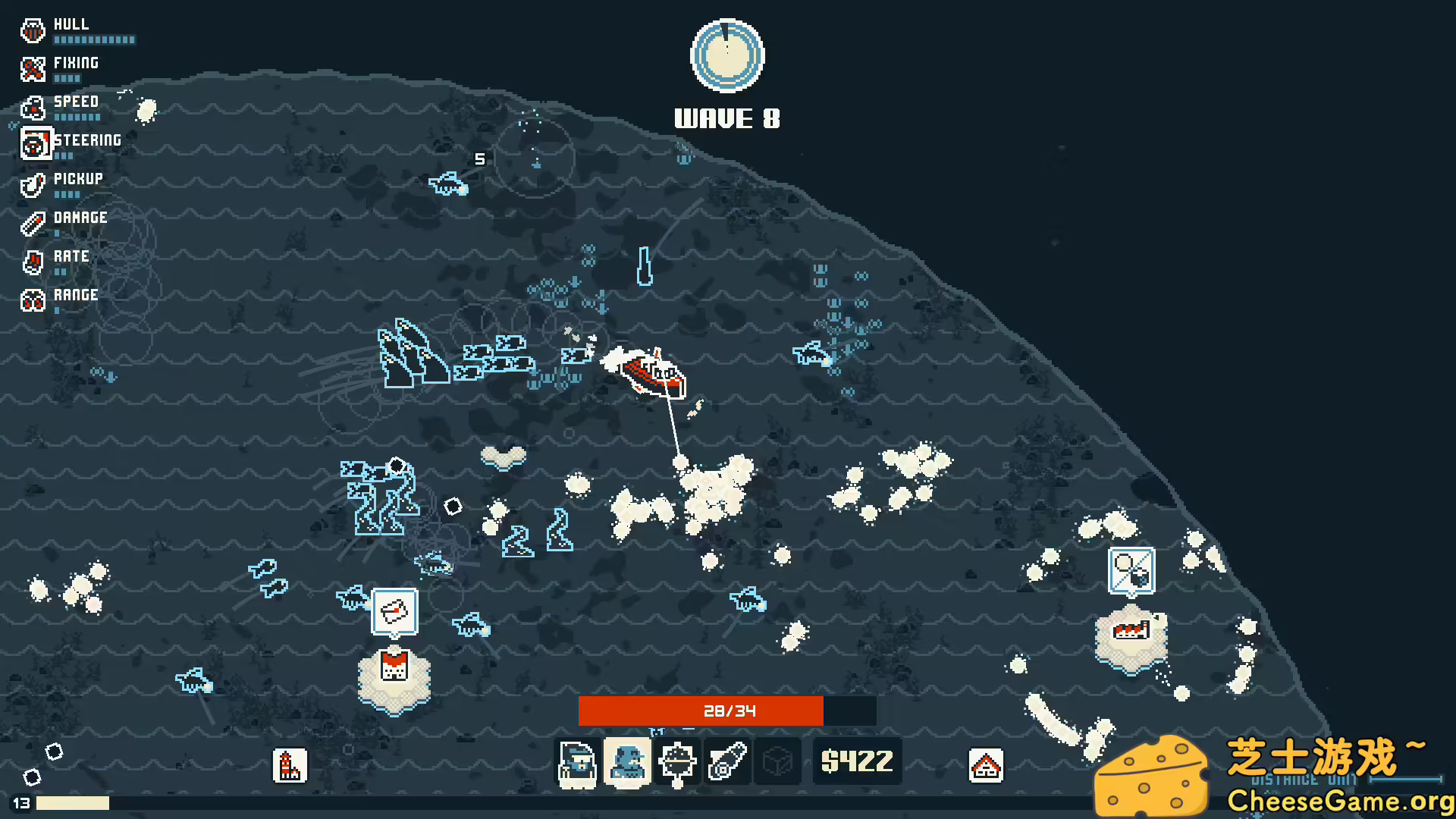Screen dimensions: 1456x819
Task: Select the highlighted Steering upgrade icon
Action: (35, 143)
